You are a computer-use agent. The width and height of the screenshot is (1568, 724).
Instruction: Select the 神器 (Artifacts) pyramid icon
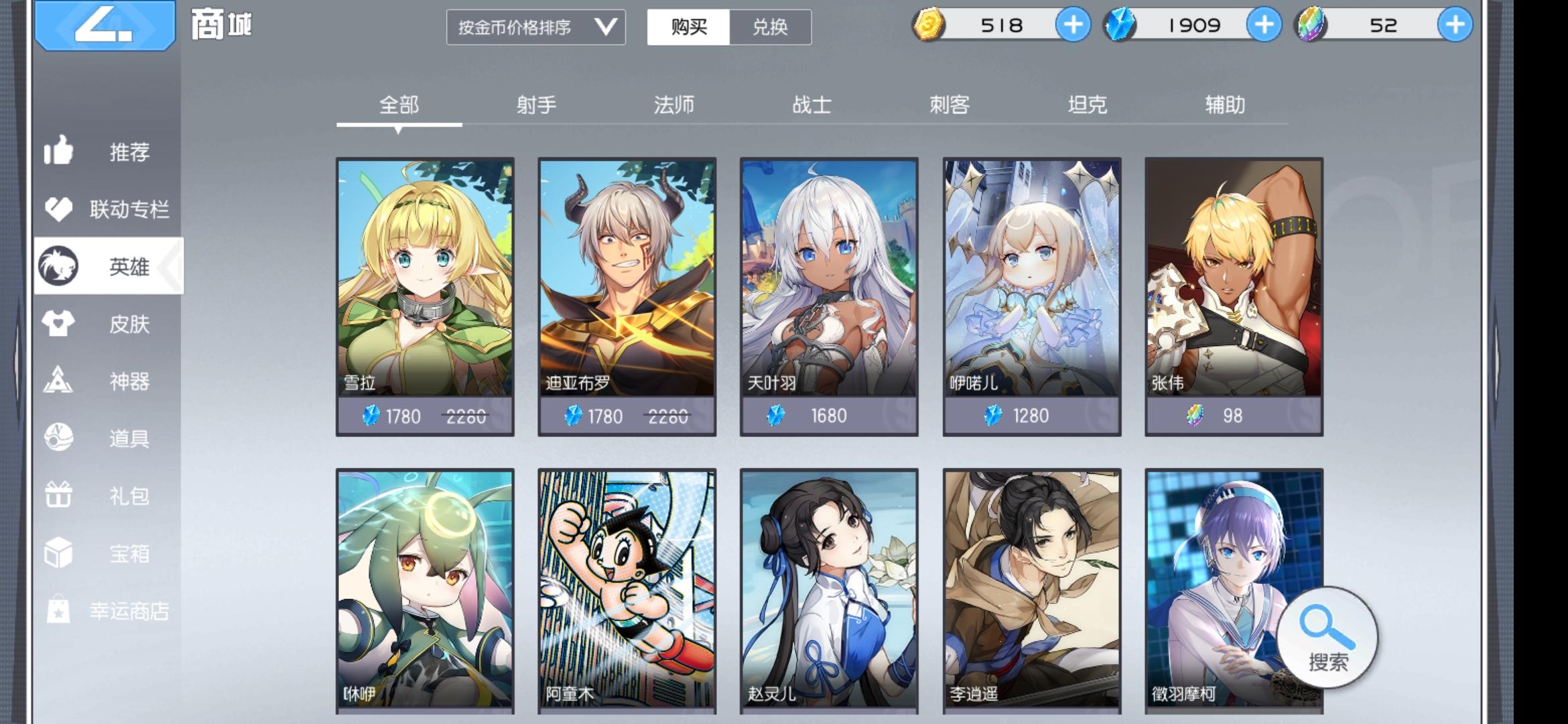(x=60, y=382)
